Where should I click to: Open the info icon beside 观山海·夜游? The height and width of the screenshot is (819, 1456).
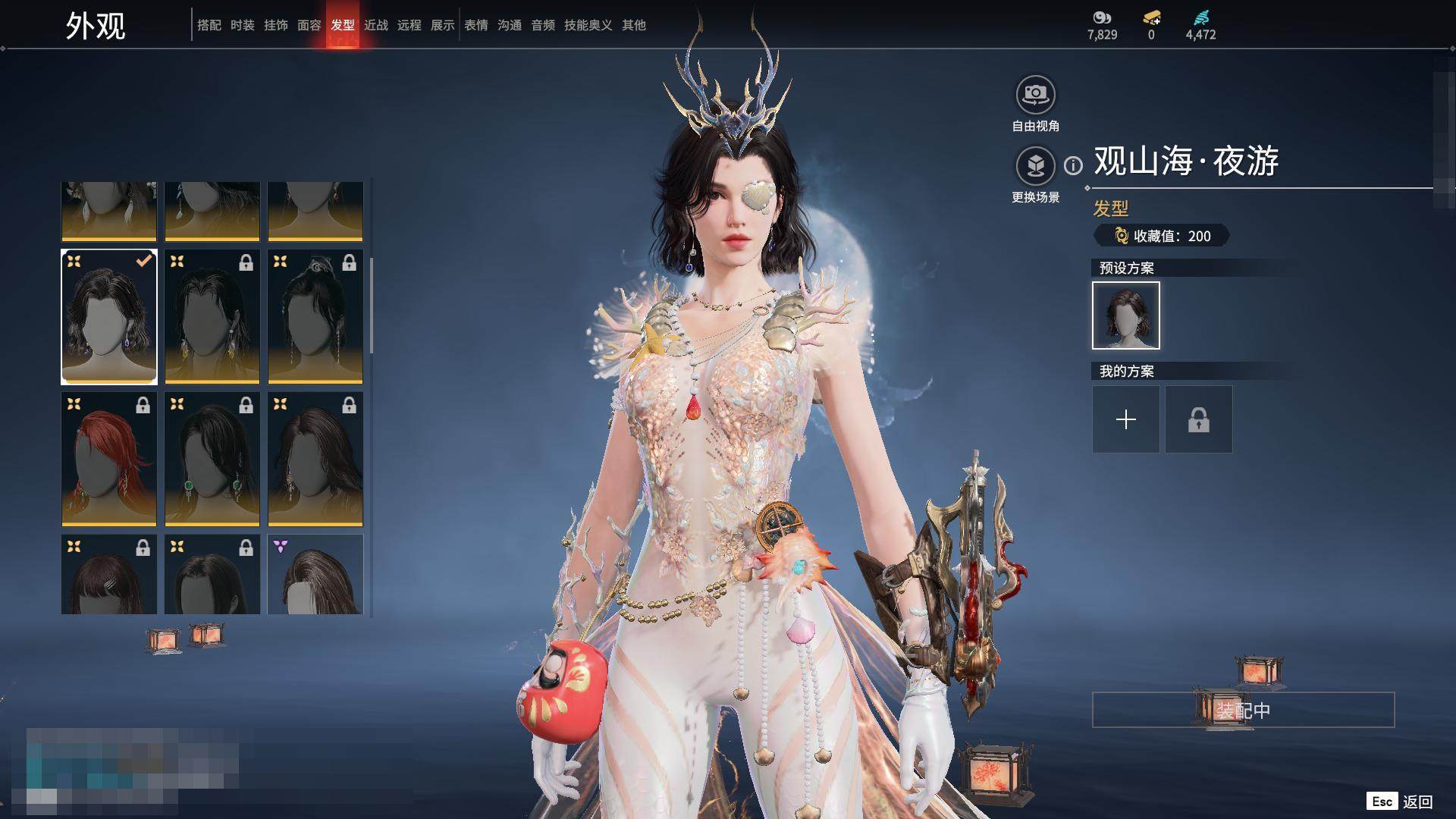click(x=1073, y=165)
